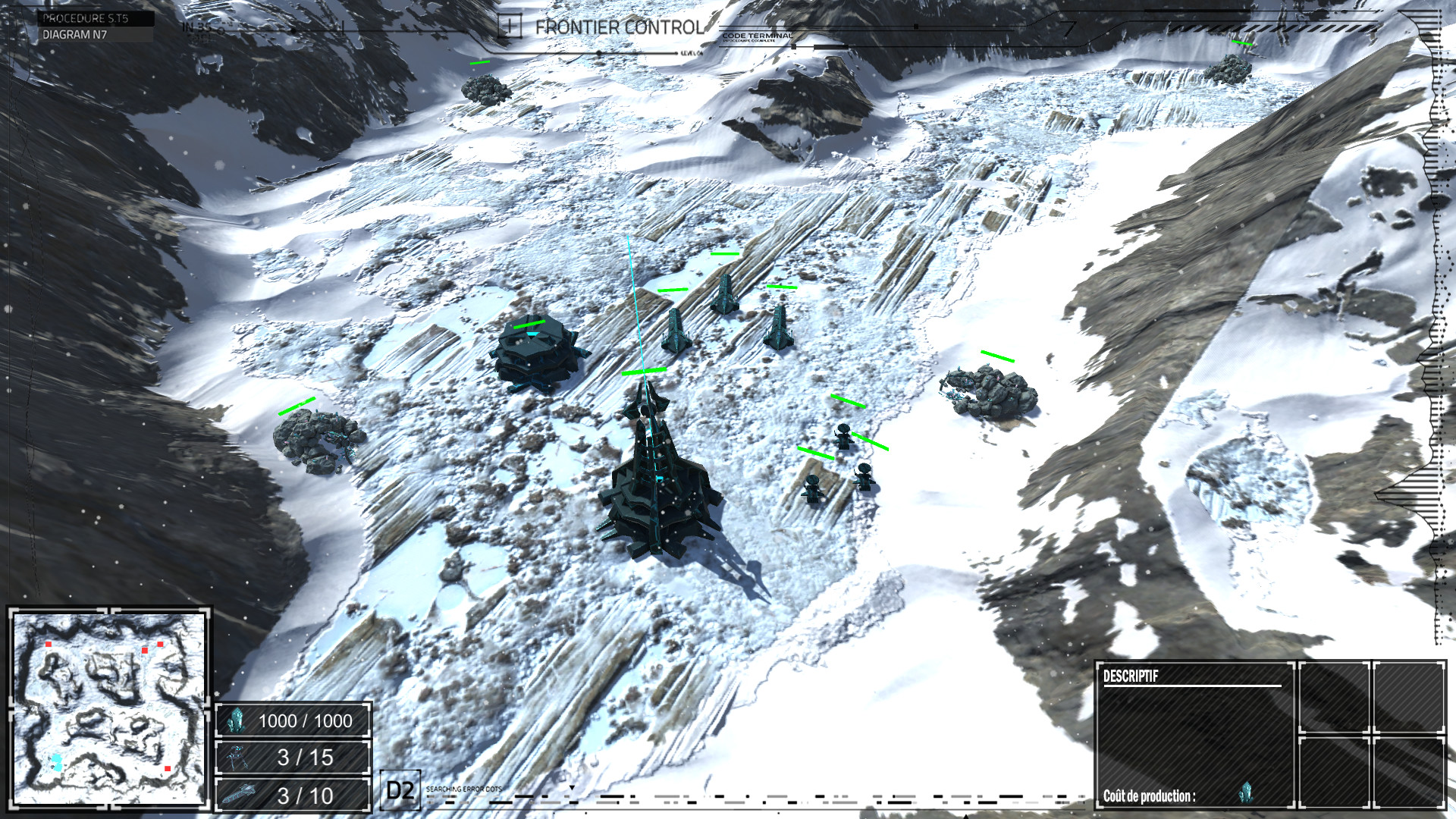This screenshot has height=819, width=1456.
Task: Click the crystal resource icon showing 1000/1000
Action: pos(237,721)
